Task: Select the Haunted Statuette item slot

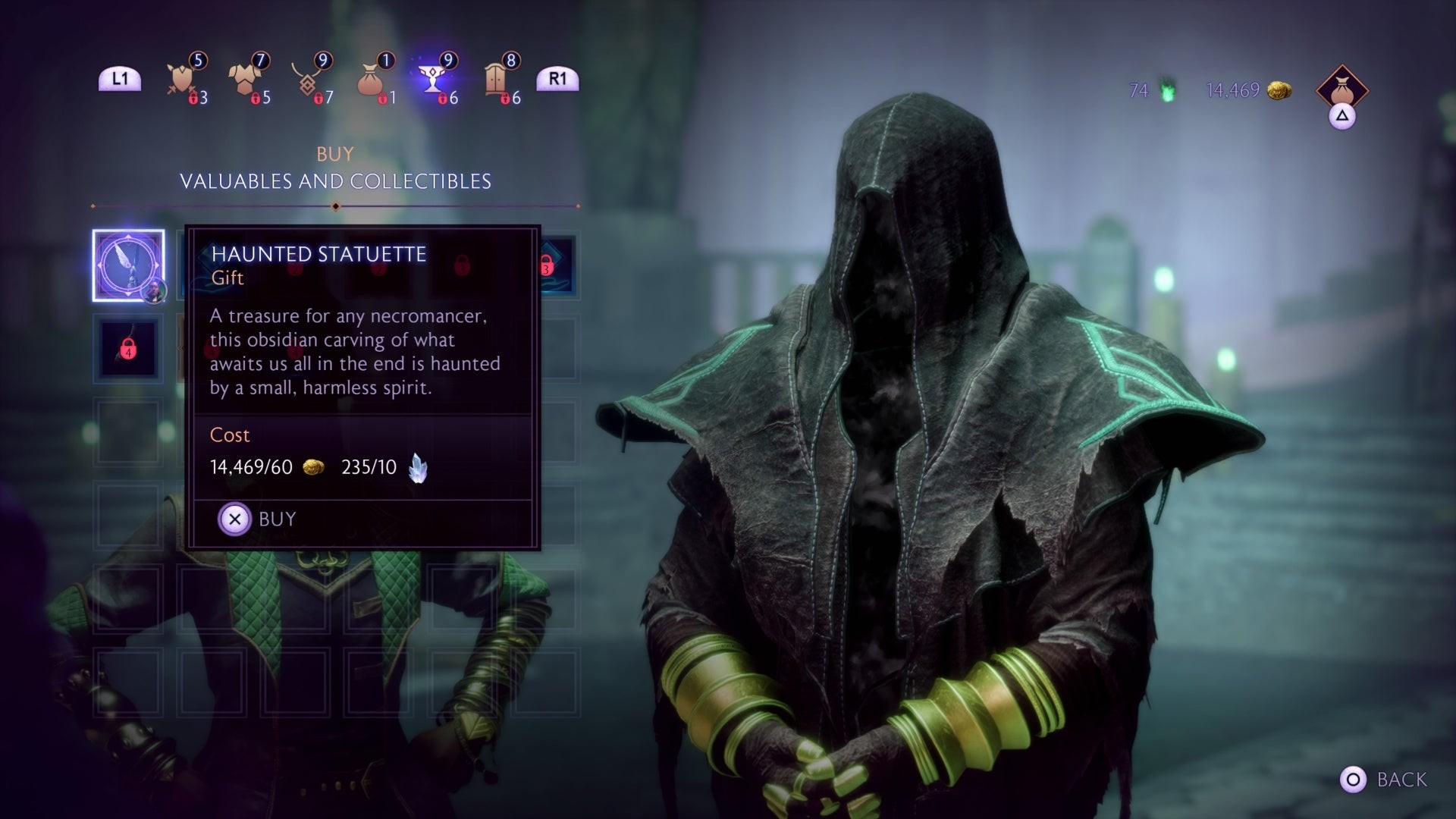Action: click(x=128, y=265)
